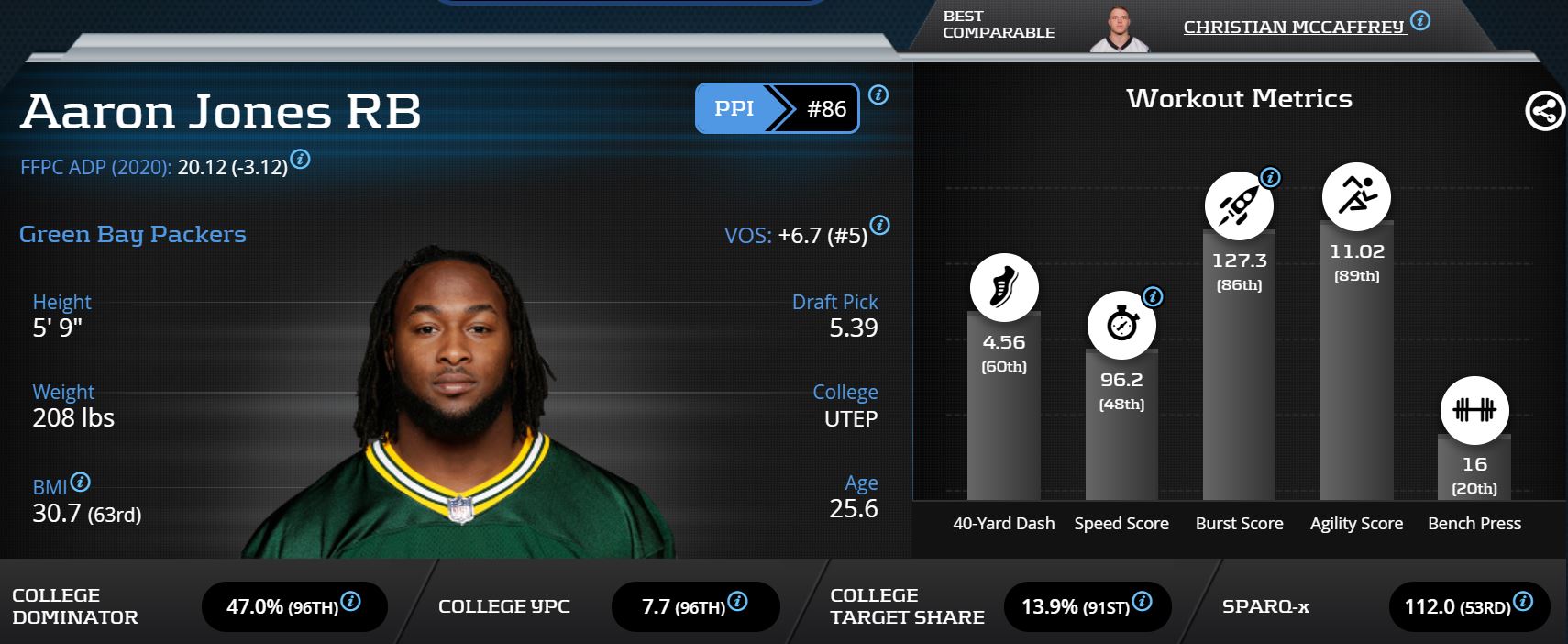Click the 40-Yard Dash shoe icon

1004,287
